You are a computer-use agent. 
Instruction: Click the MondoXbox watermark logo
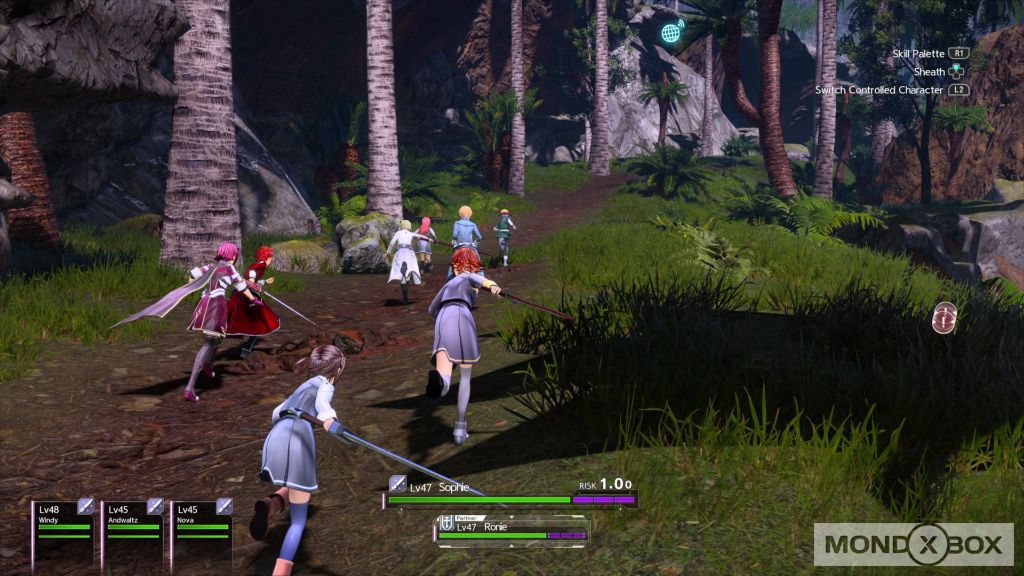coord(913,544)
